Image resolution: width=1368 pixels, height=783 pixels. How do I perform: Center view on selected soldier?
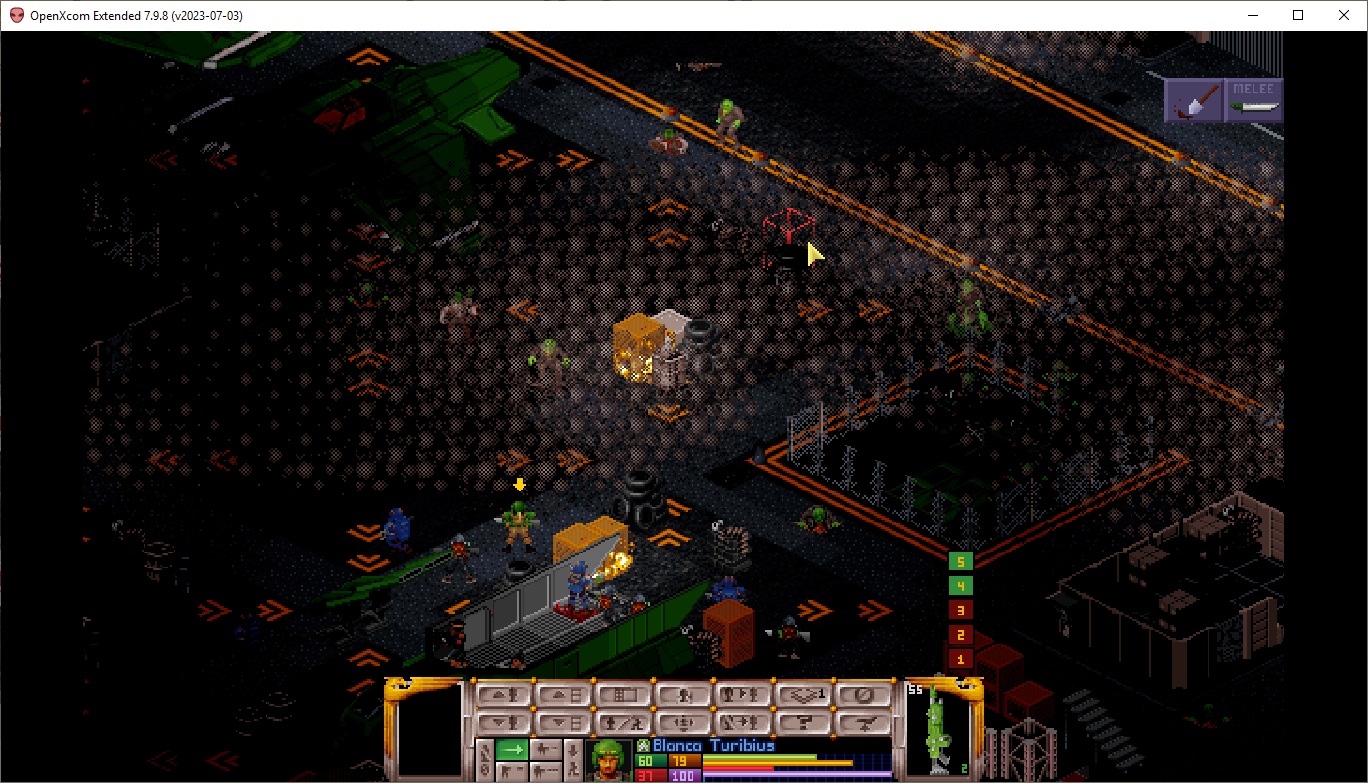(x=684, y=720)
